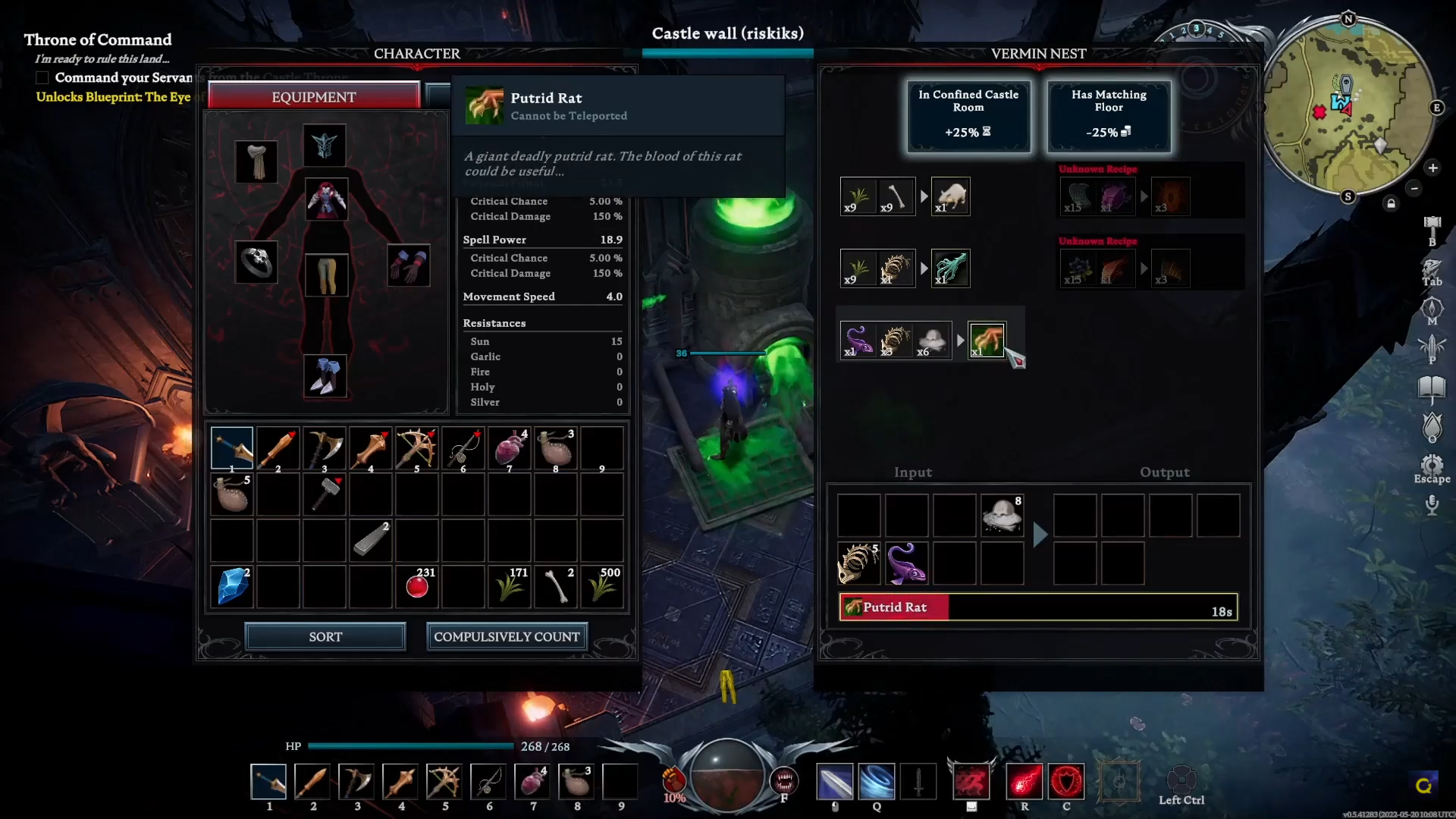Zoom in the minimap with plus button
Screen dimensions: 1456x819
tap(1432, 168)
